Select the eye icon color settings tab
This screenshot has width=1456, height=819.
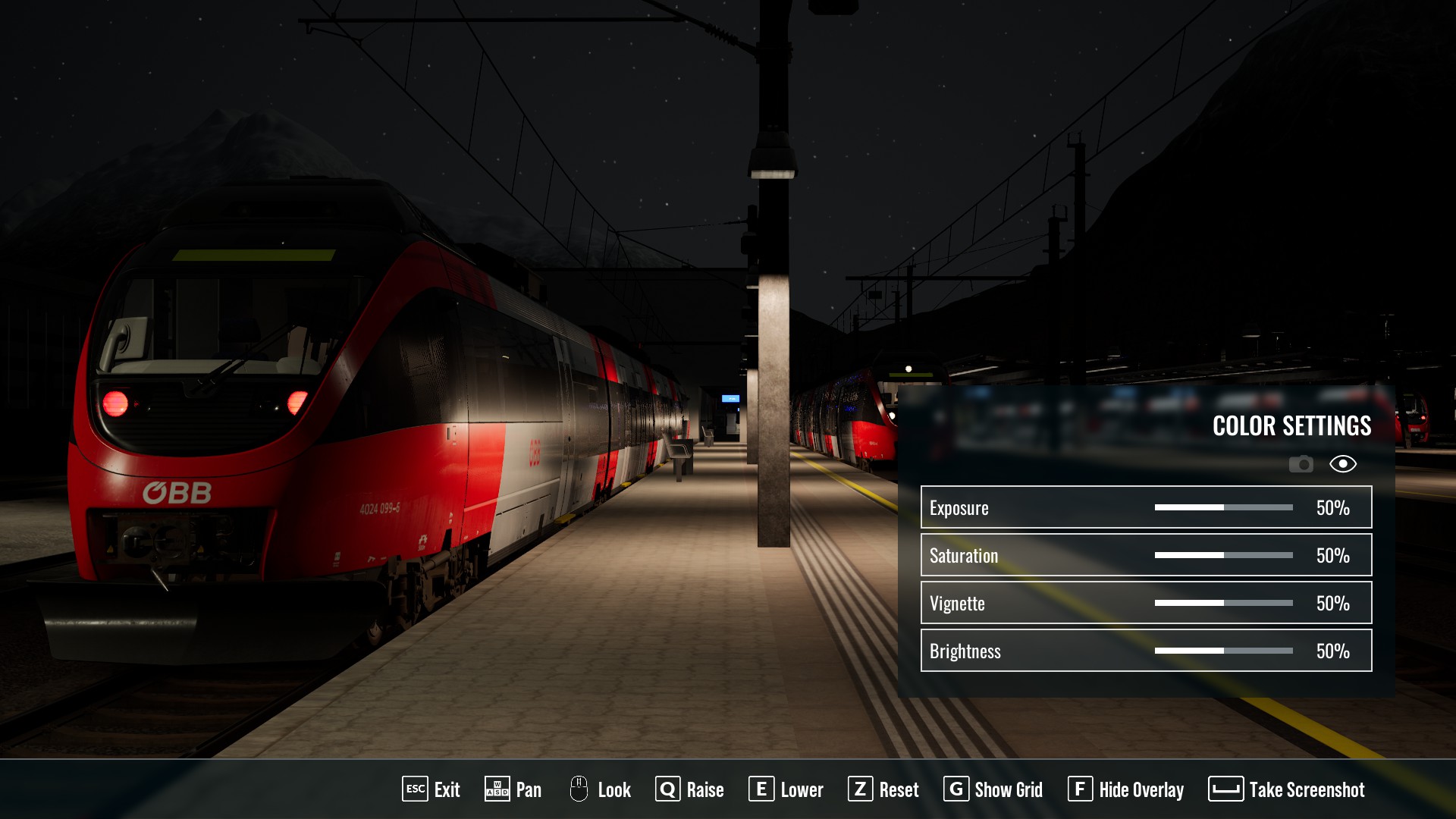[1342, 464]
